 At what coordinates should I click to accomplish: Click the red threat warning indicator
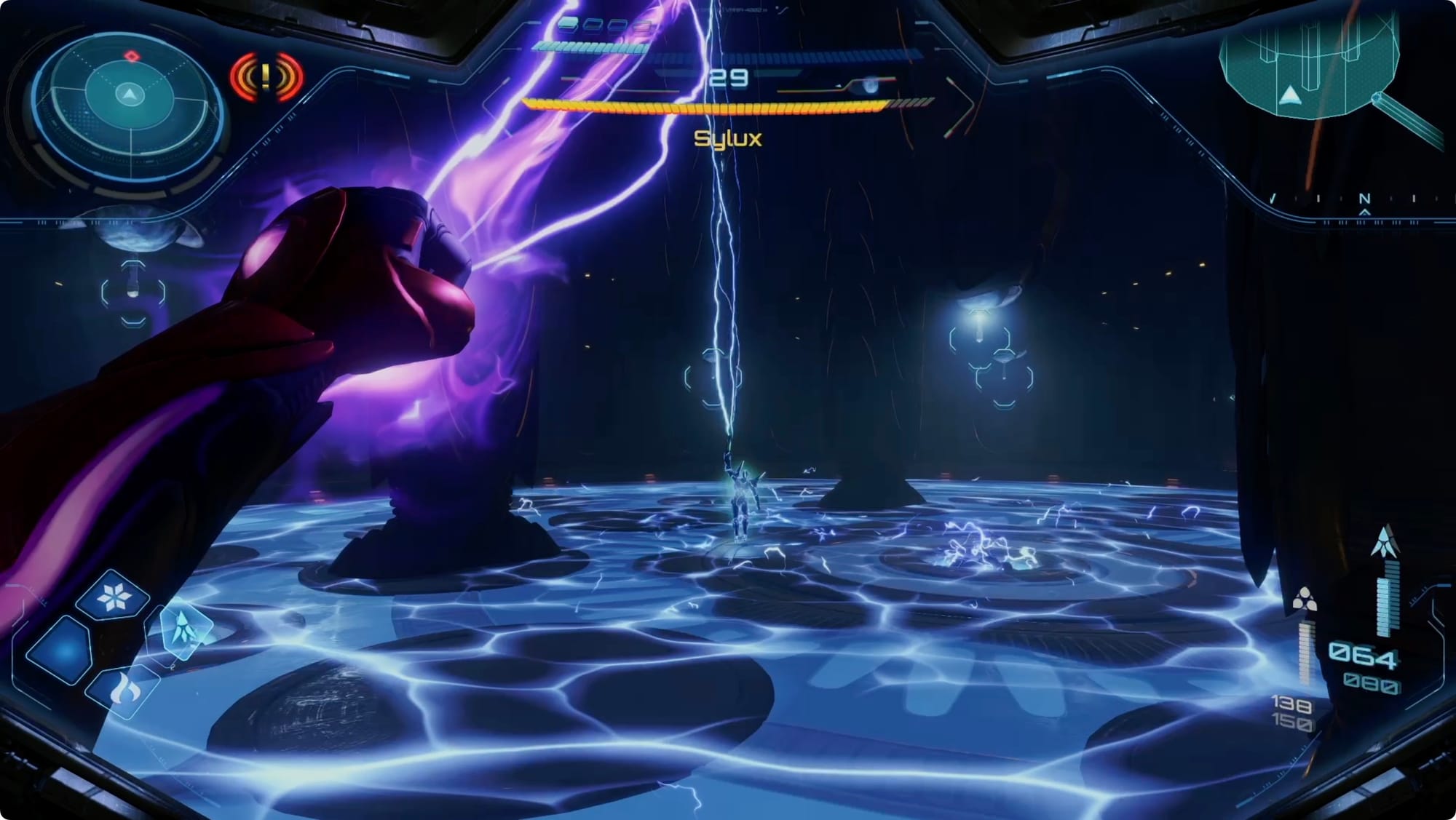(x=266, y=76)
